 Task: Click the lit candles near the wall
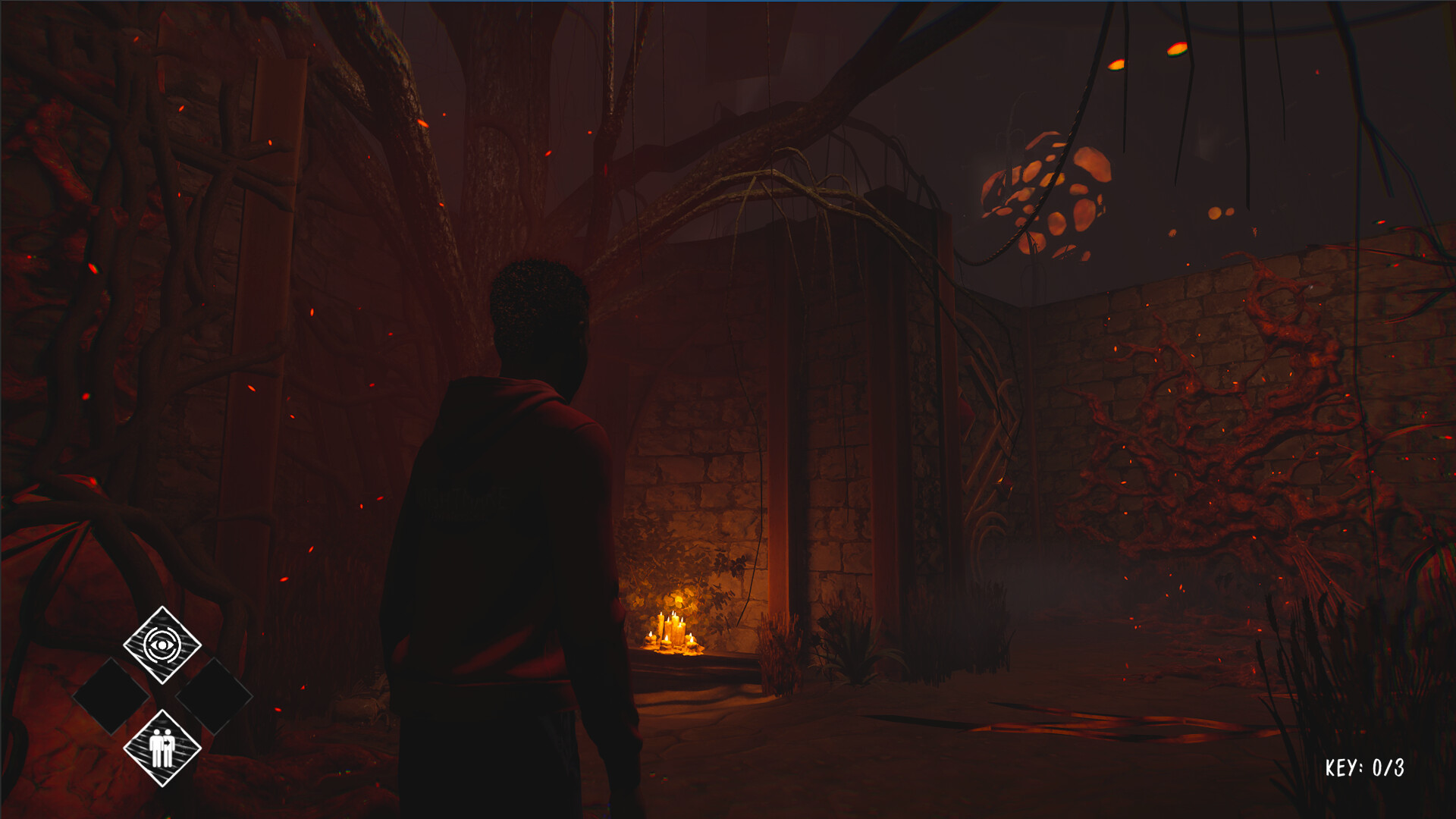670,631
